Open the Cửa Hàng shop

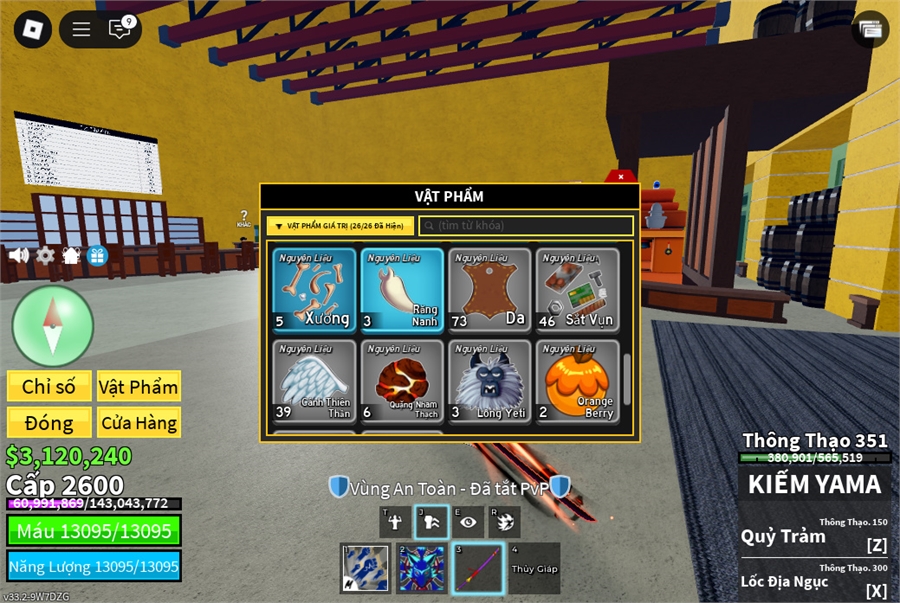(139, 422)
